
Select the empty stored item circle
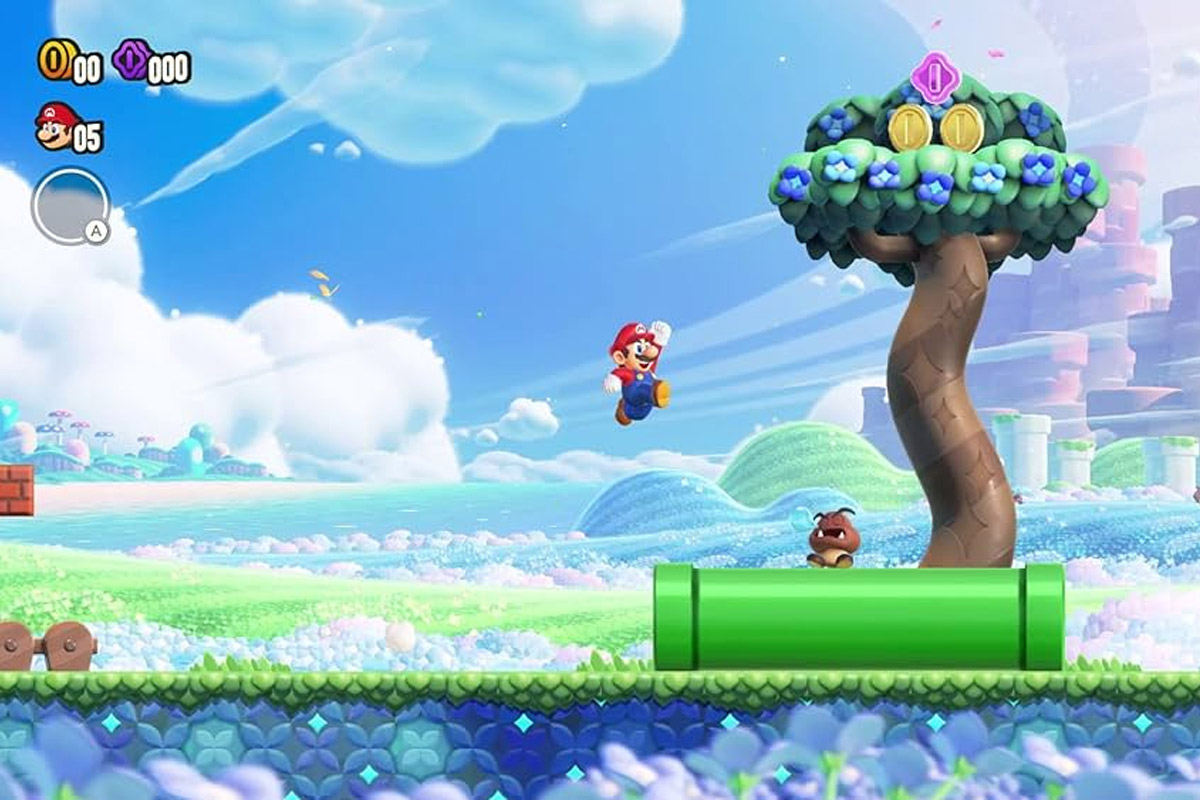pos(69,206)
